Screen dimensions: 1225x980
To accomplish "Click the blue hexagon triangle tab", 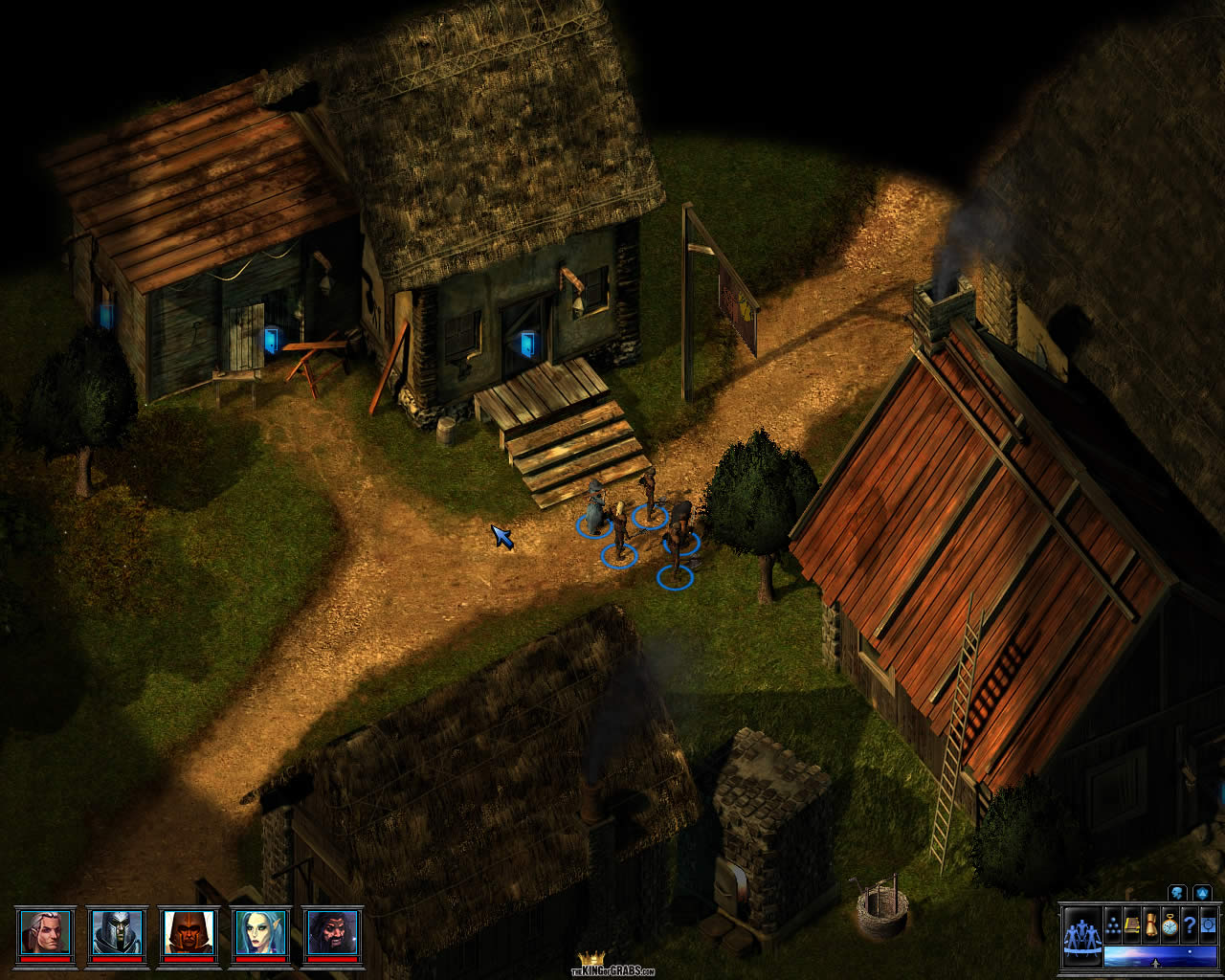I will (x=1202, y=893).
